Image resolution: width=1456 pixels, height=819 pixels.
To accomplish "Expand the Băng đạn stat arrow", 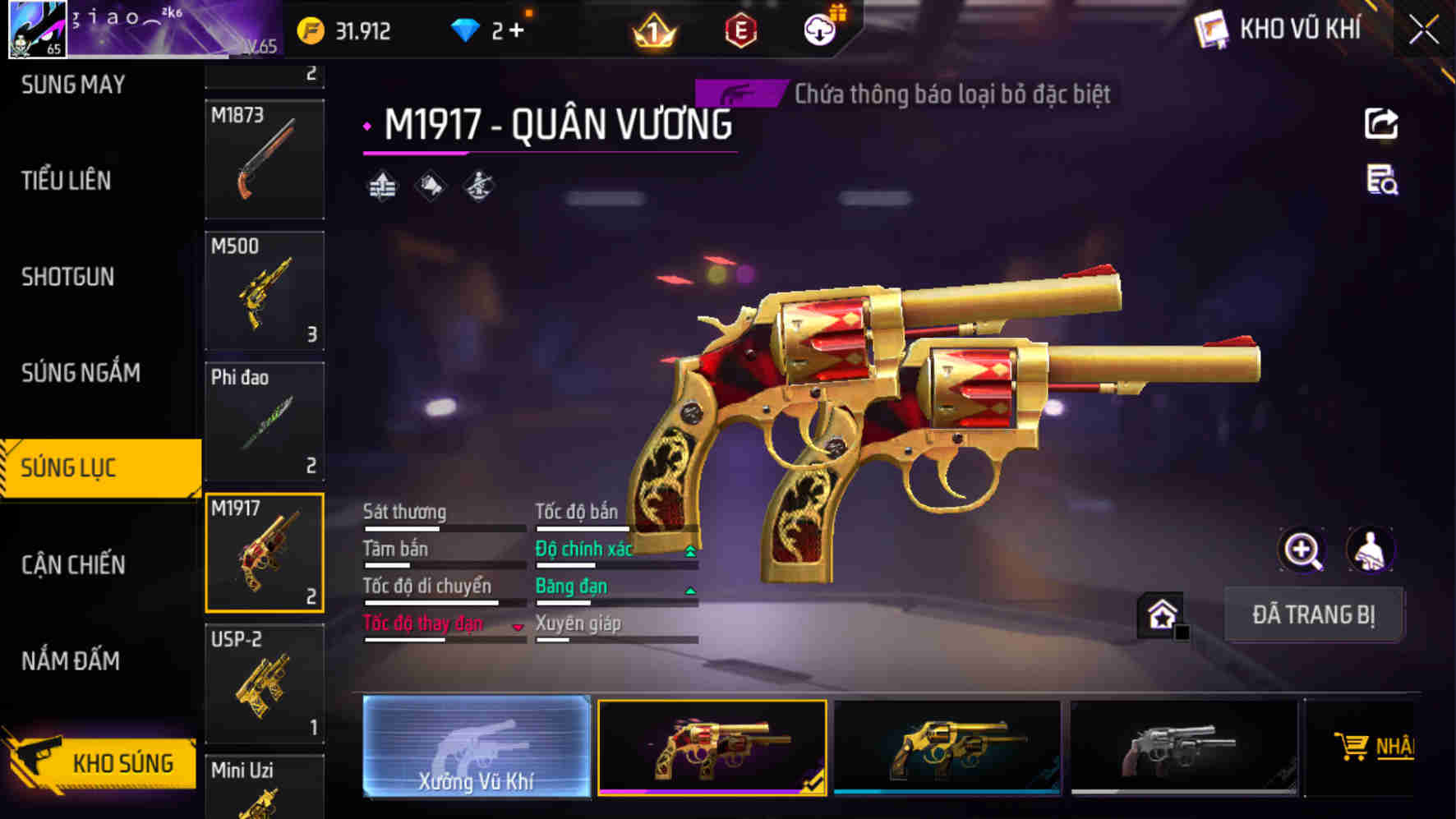I will pos(689,591).
